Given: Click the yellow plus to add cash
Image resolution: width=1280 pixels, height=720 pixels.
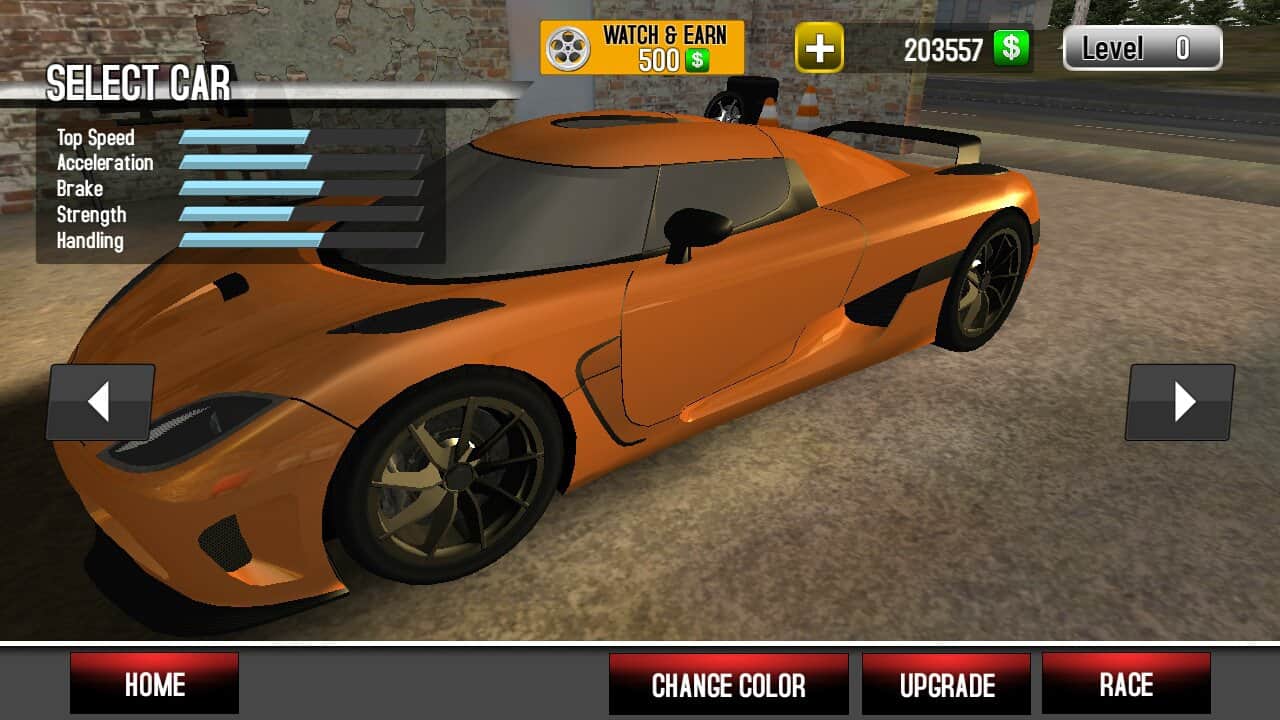Looking at the screenshot, I should click(x=819, y=48).
